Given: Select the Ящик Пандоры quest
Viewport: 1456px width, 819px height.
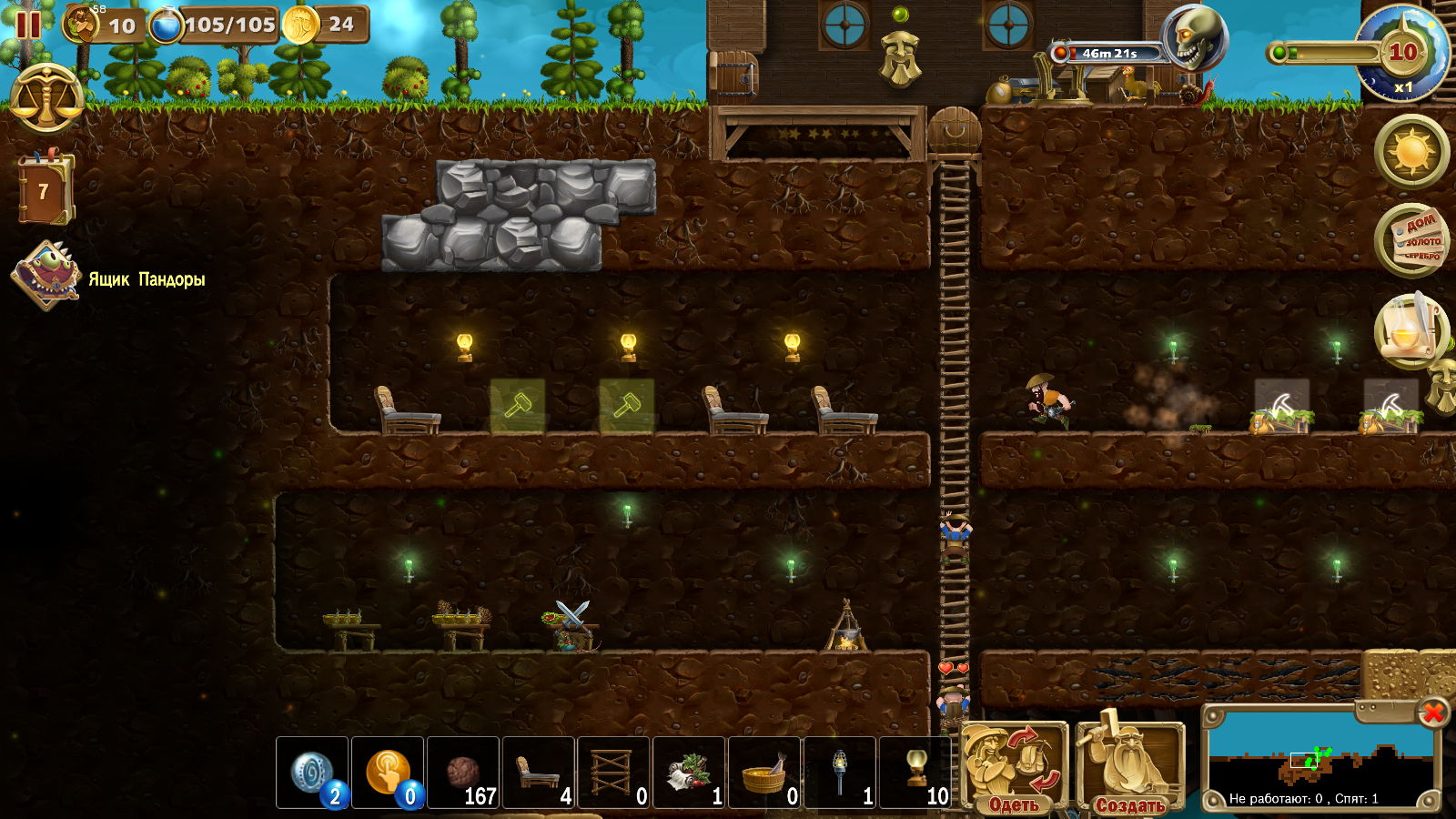Looking at the screenshot, I should click(47, 276).
